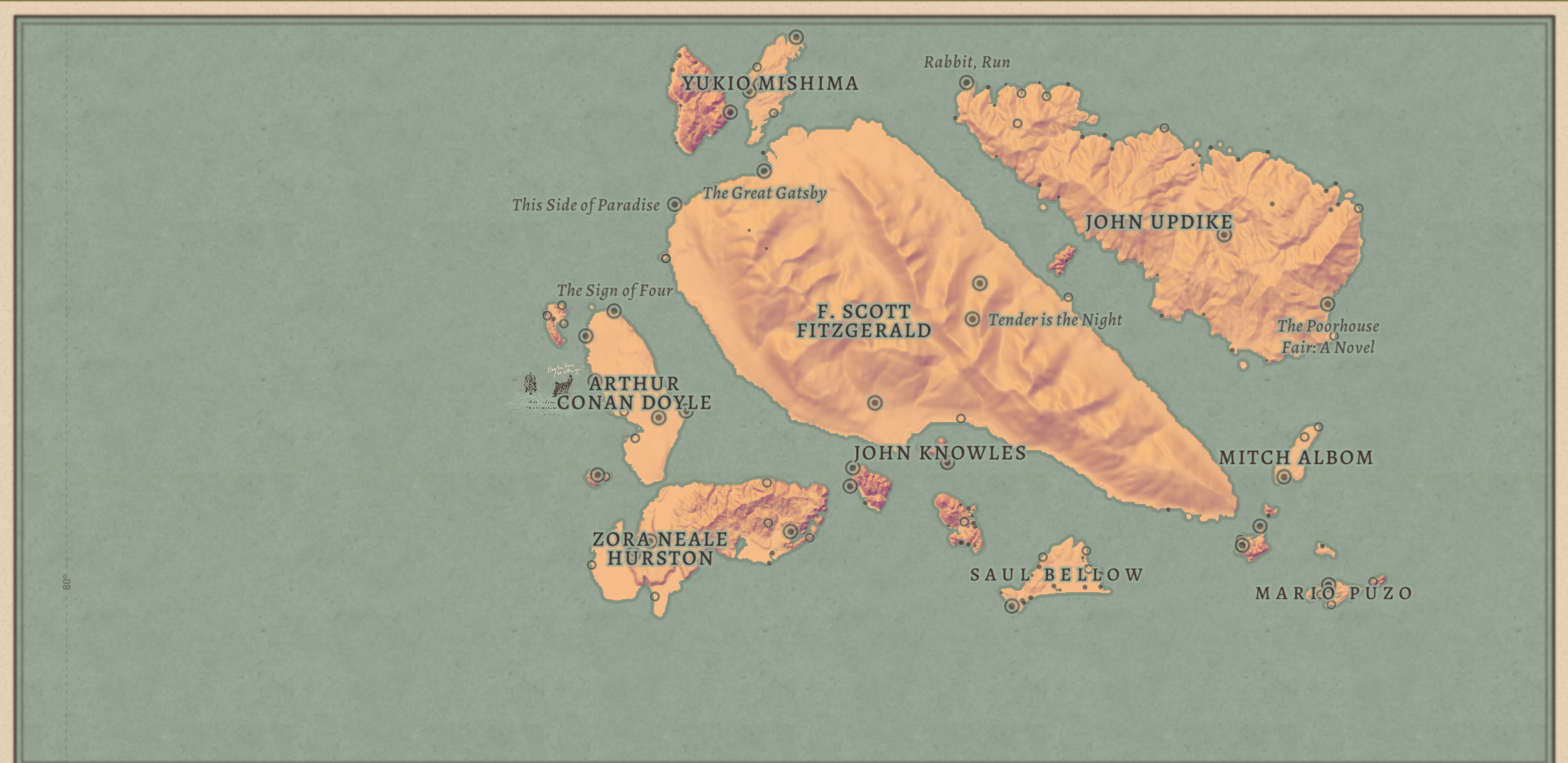Select the John Updike island label
The width and height of the screenshot is (1568, 763).
click(1158, 223)
